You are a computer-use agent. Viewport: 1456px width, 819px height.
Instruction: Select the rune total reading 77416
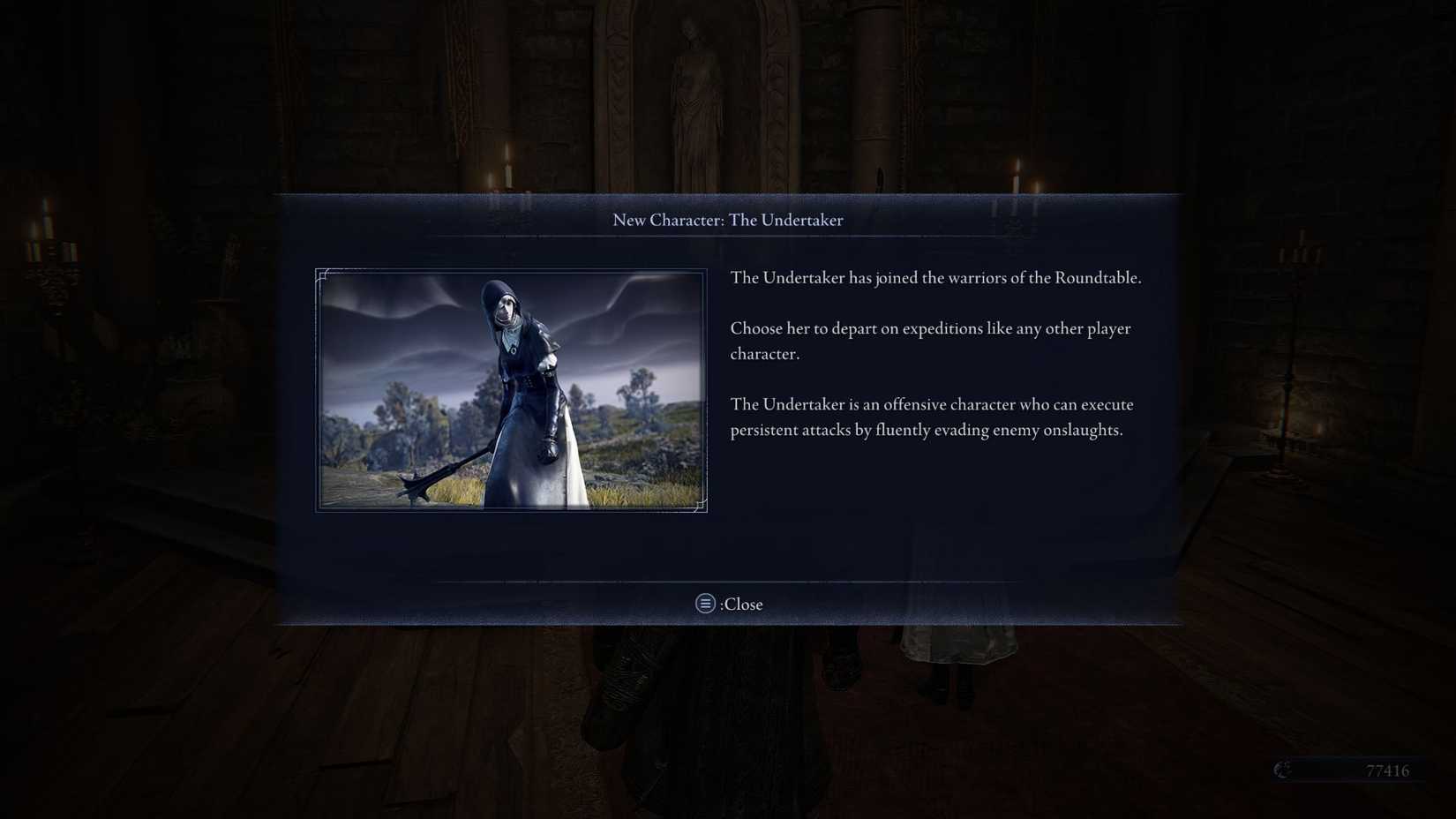point(1387,770)
